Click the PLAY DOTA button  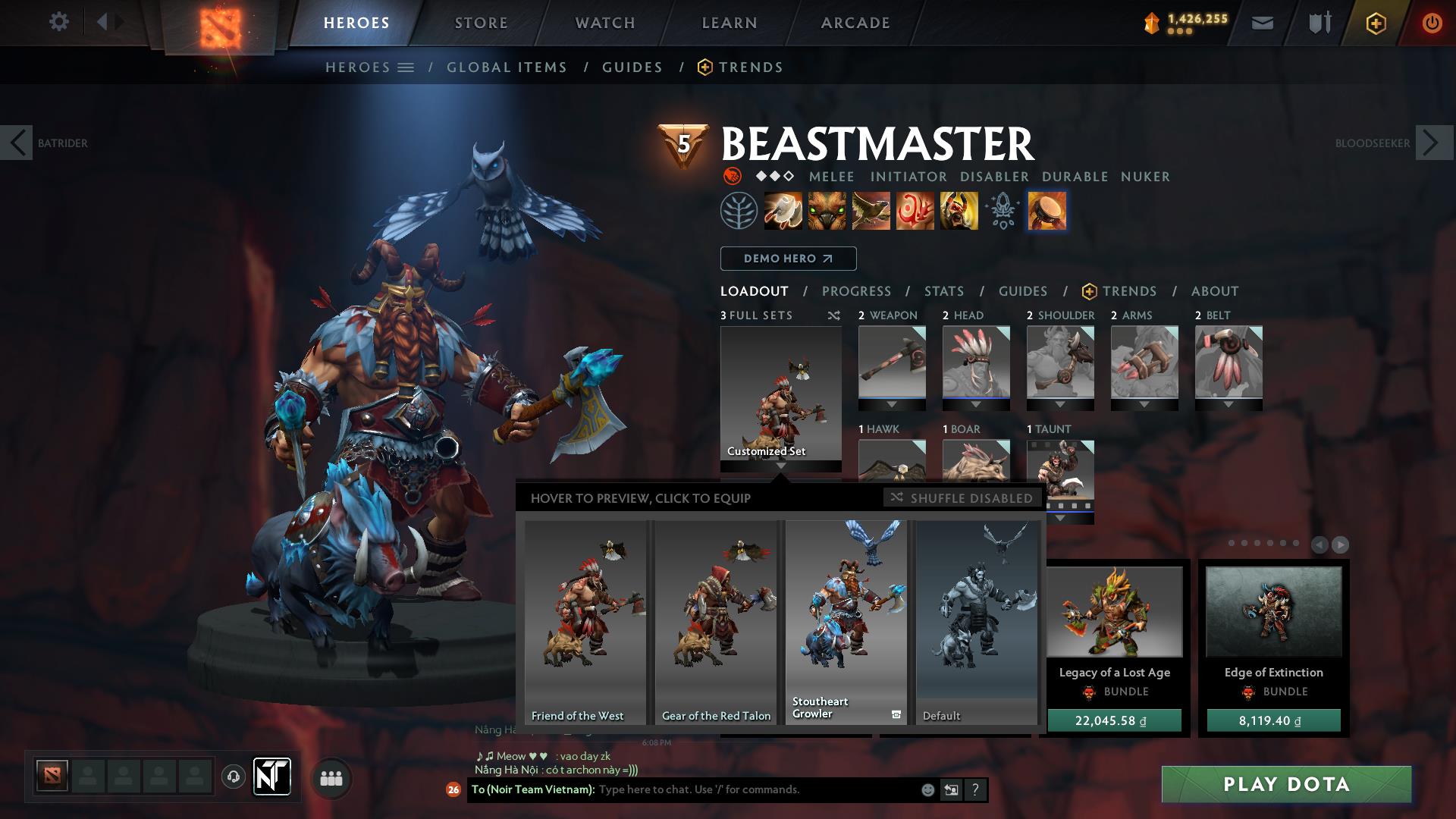coord(1283,785)
